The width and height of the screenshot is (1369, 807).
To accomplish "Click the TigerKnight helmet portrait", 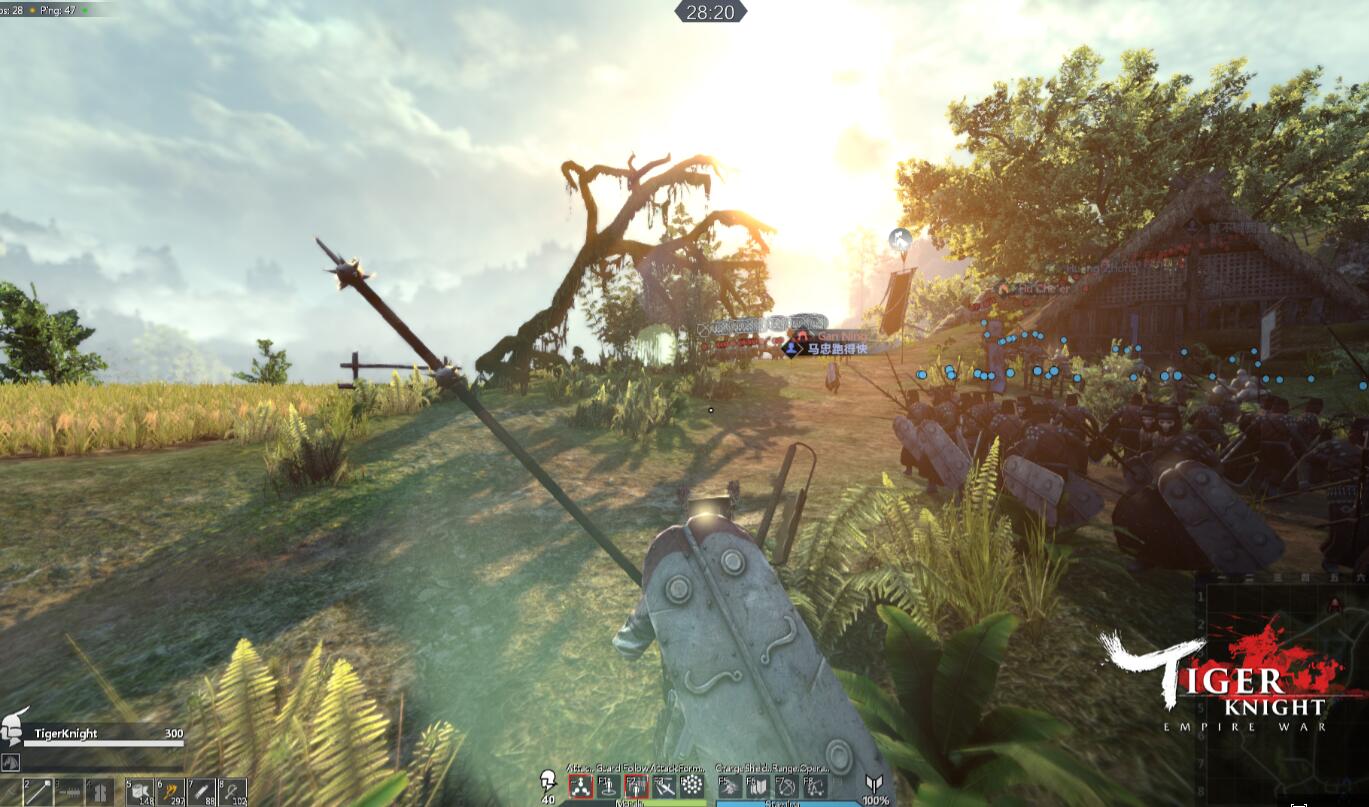I will tap(14, 728).
